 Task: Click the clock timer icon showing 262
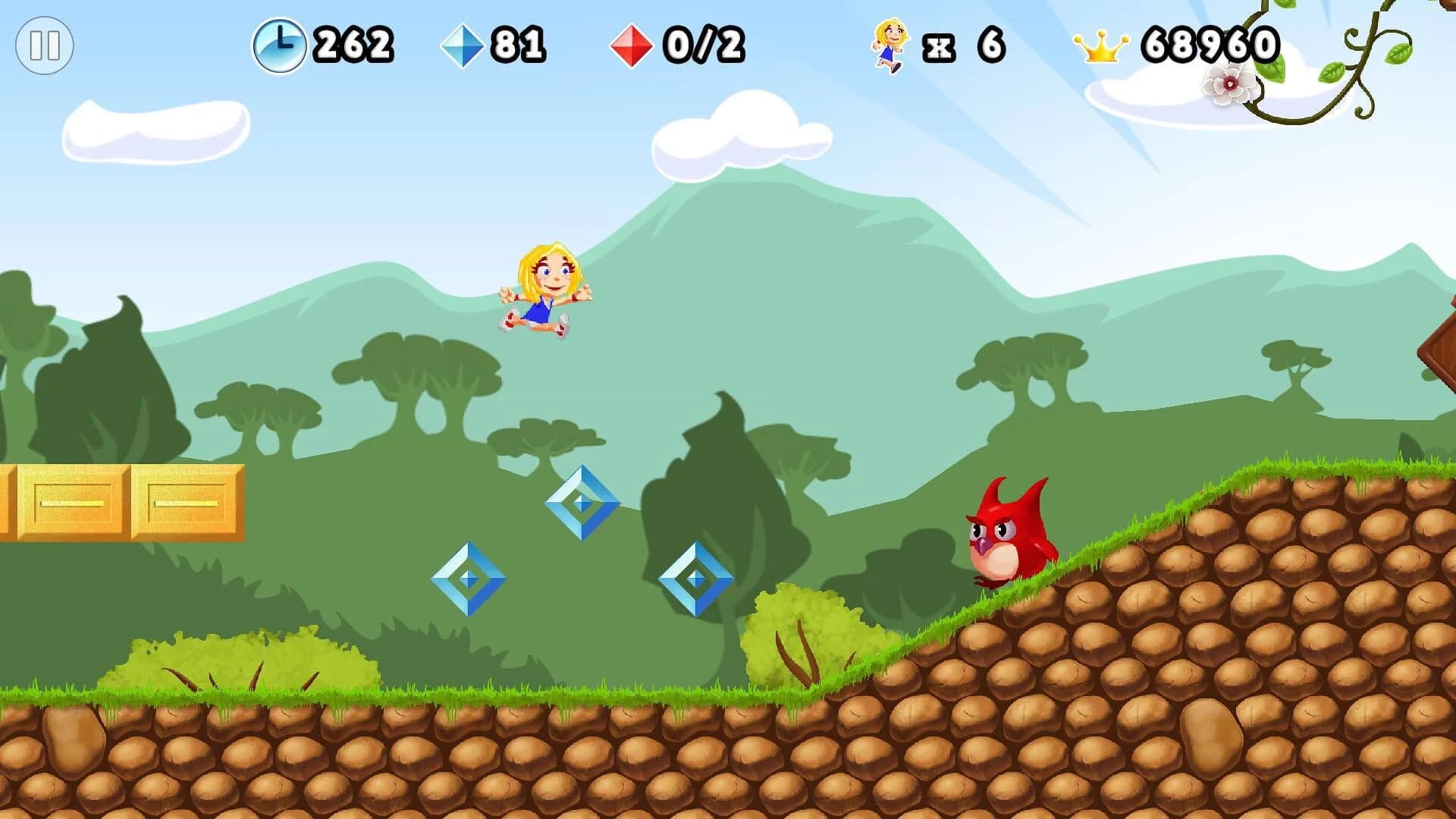(x=281, y=44)
